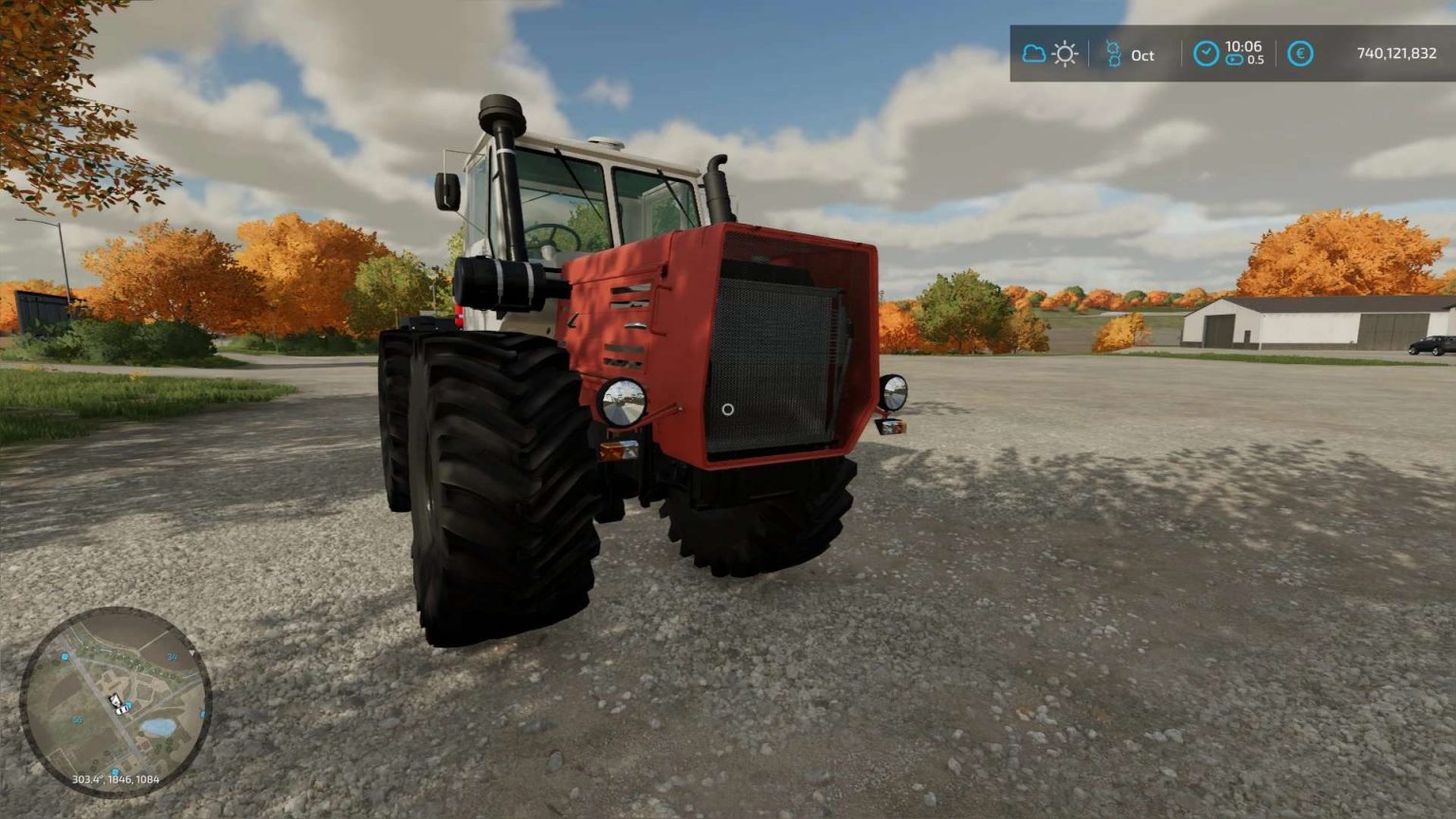Click the blue marker at the minimap's upper left
This screenshot has width=1456, height=819.
tap(64, 657)
